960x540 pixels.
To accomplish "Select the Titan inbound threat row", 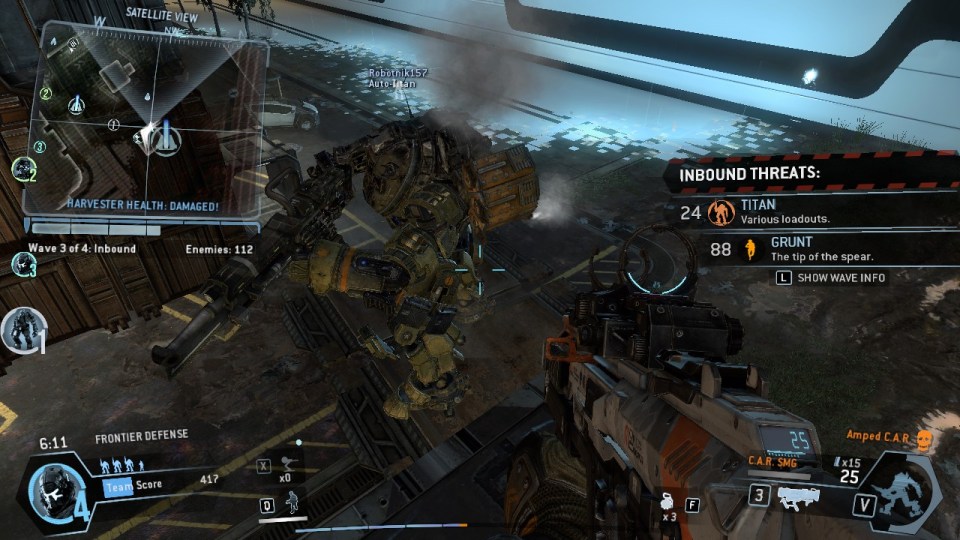I will click(800, 211).
